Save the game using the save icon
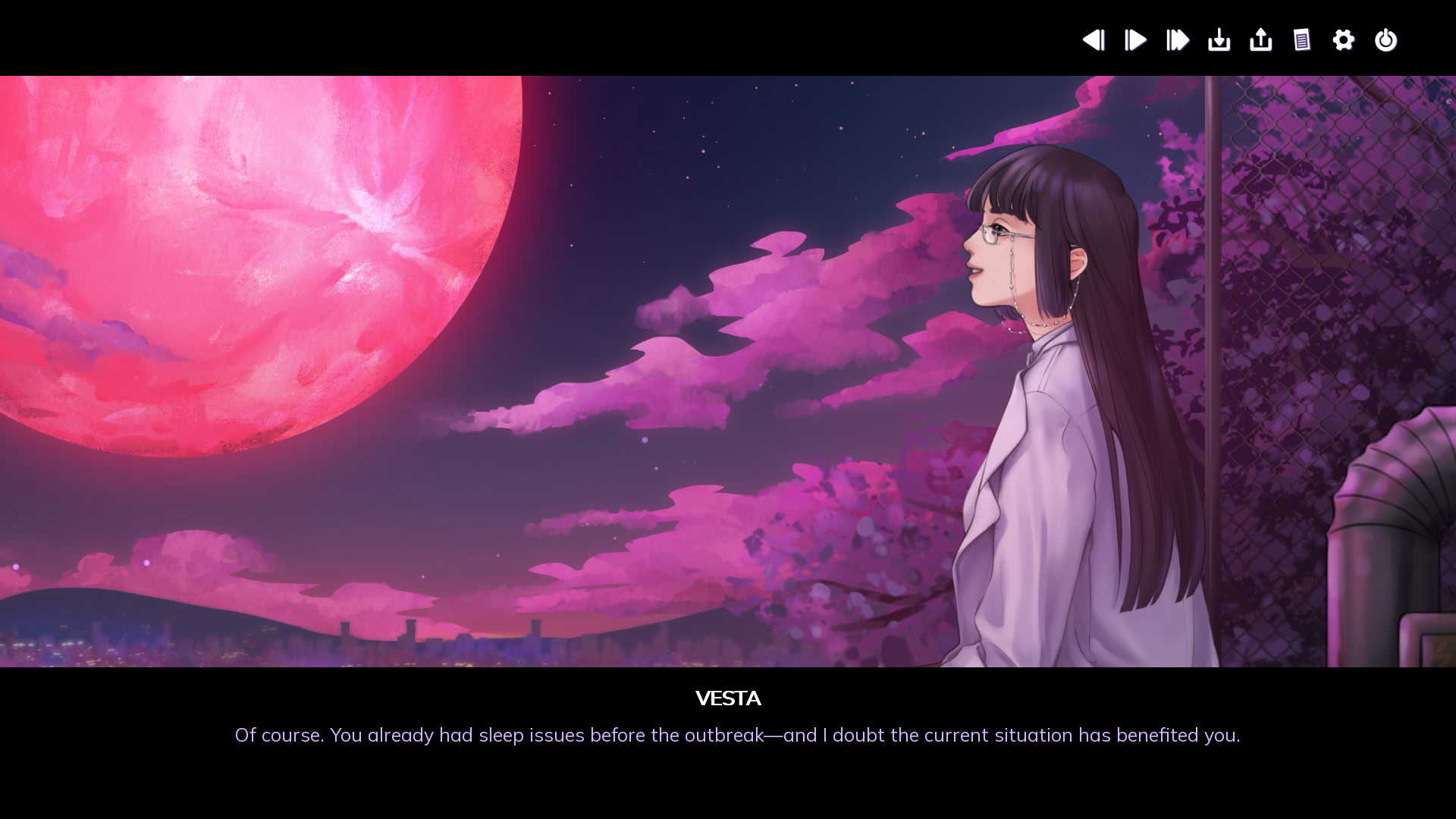This screenshot has width=1456, height=819. coord(1219,40)
